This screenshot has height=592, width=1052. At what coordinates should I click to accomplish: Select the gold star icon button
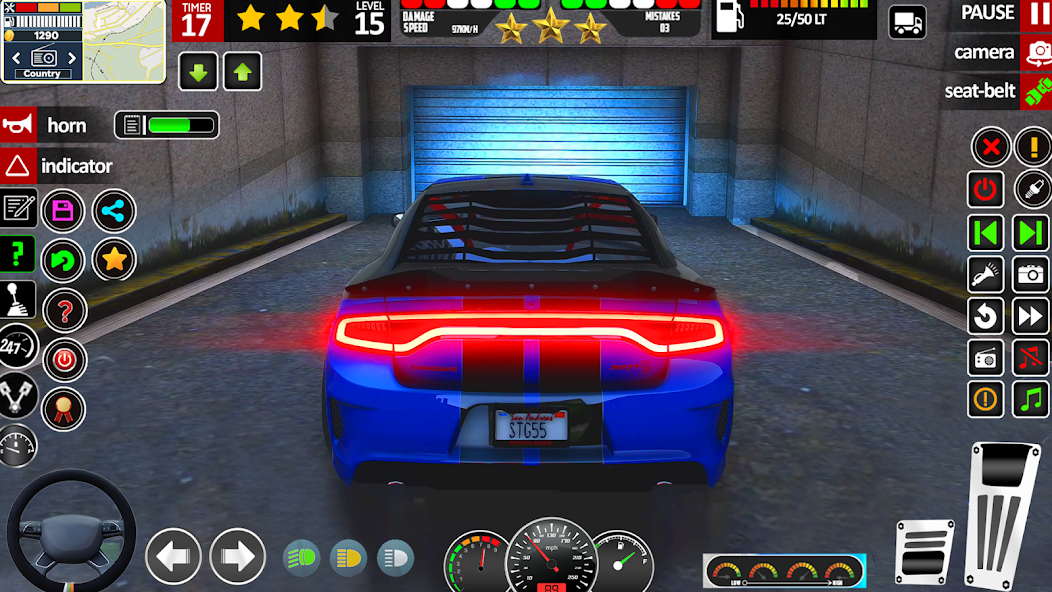point(114,260)
